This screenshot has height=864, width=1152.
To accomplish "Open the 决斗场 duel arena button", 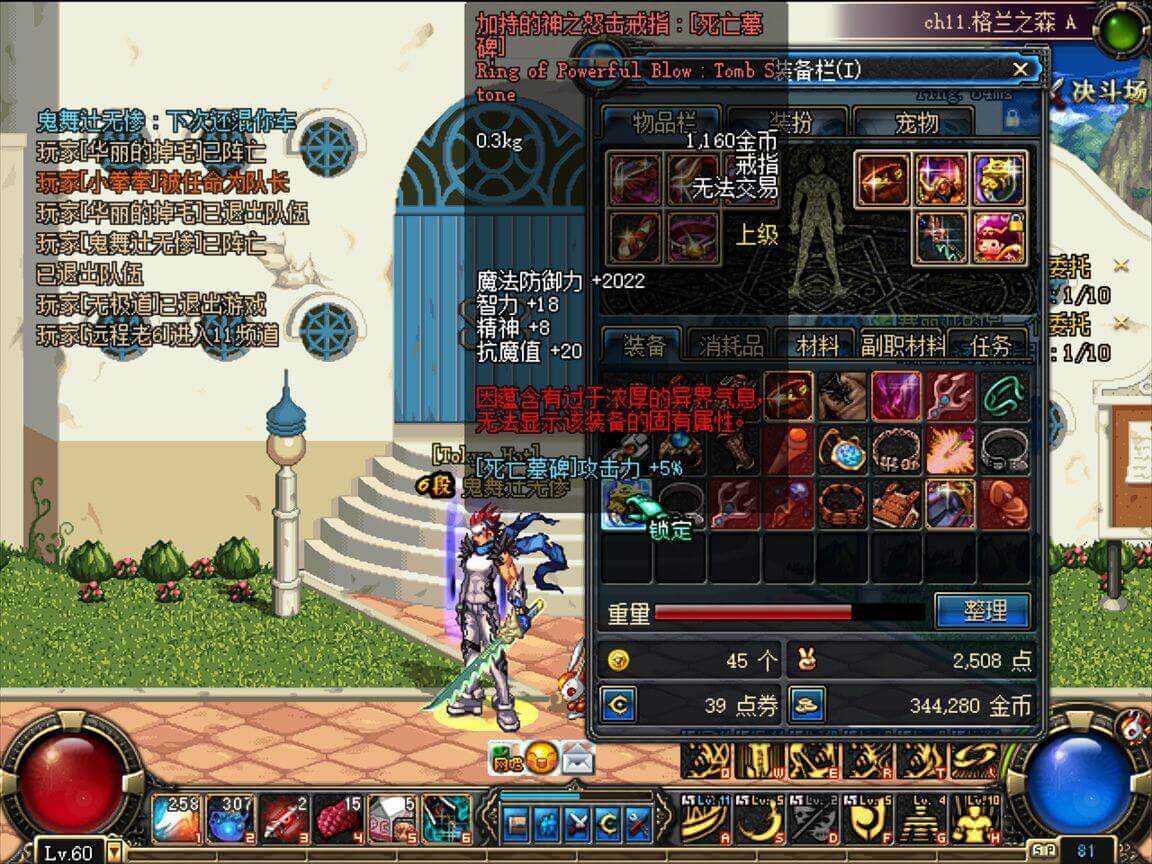I will click(x=1098, y=92).
